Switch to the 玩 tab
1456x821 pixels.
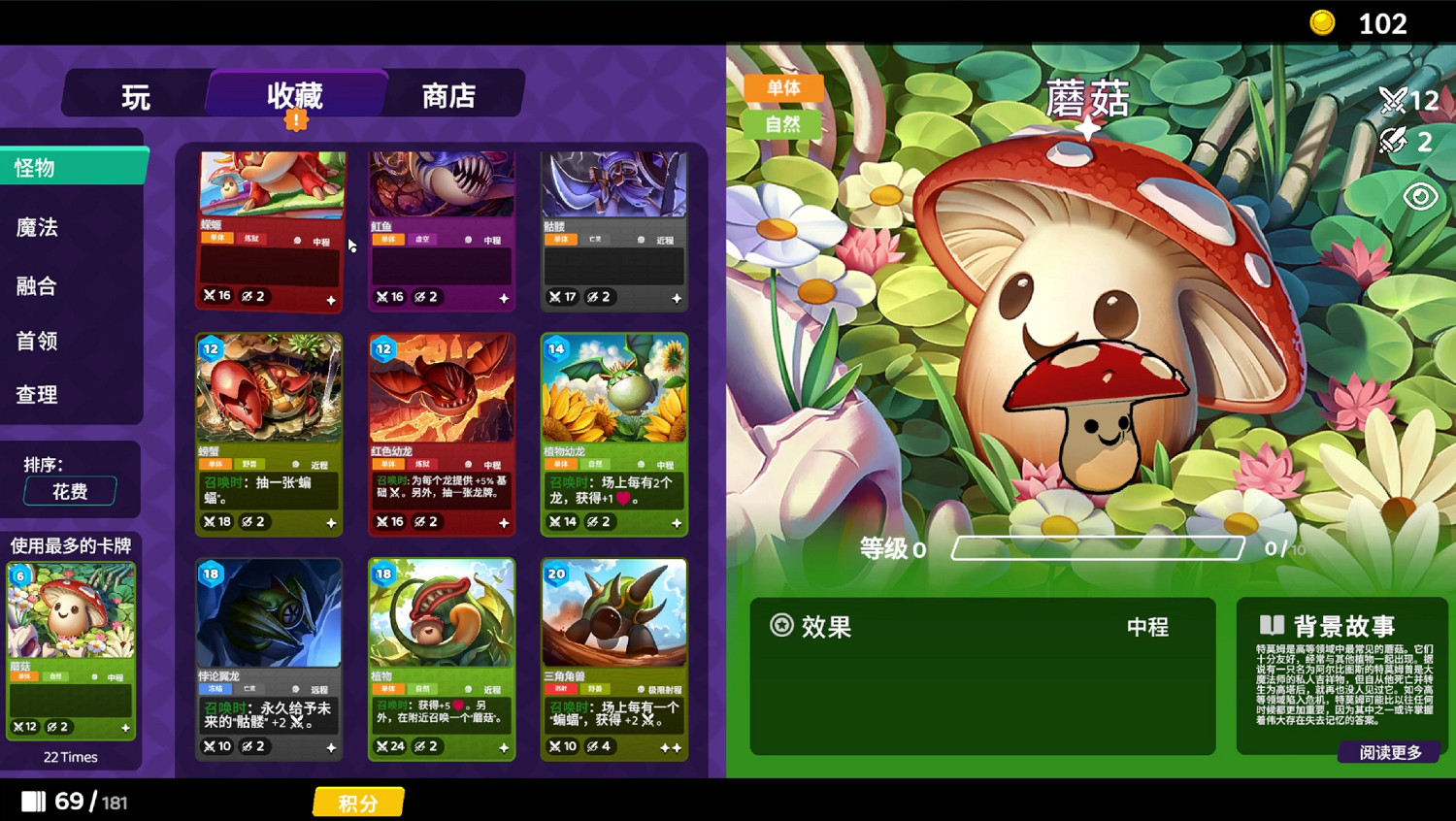pos(135,95)
